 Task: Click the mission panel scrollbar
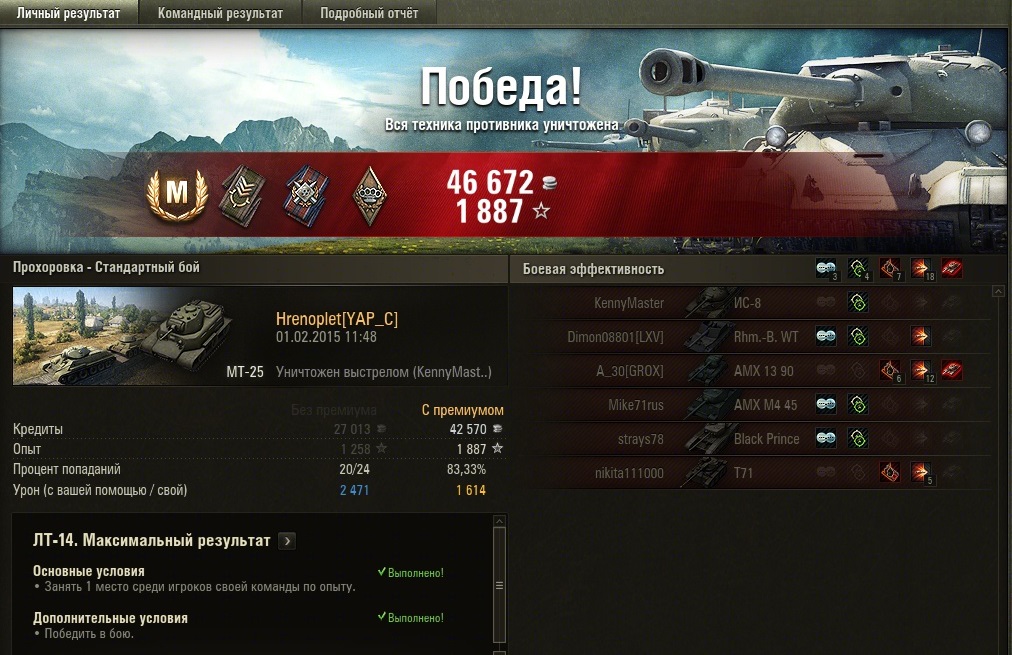point(500,585)
